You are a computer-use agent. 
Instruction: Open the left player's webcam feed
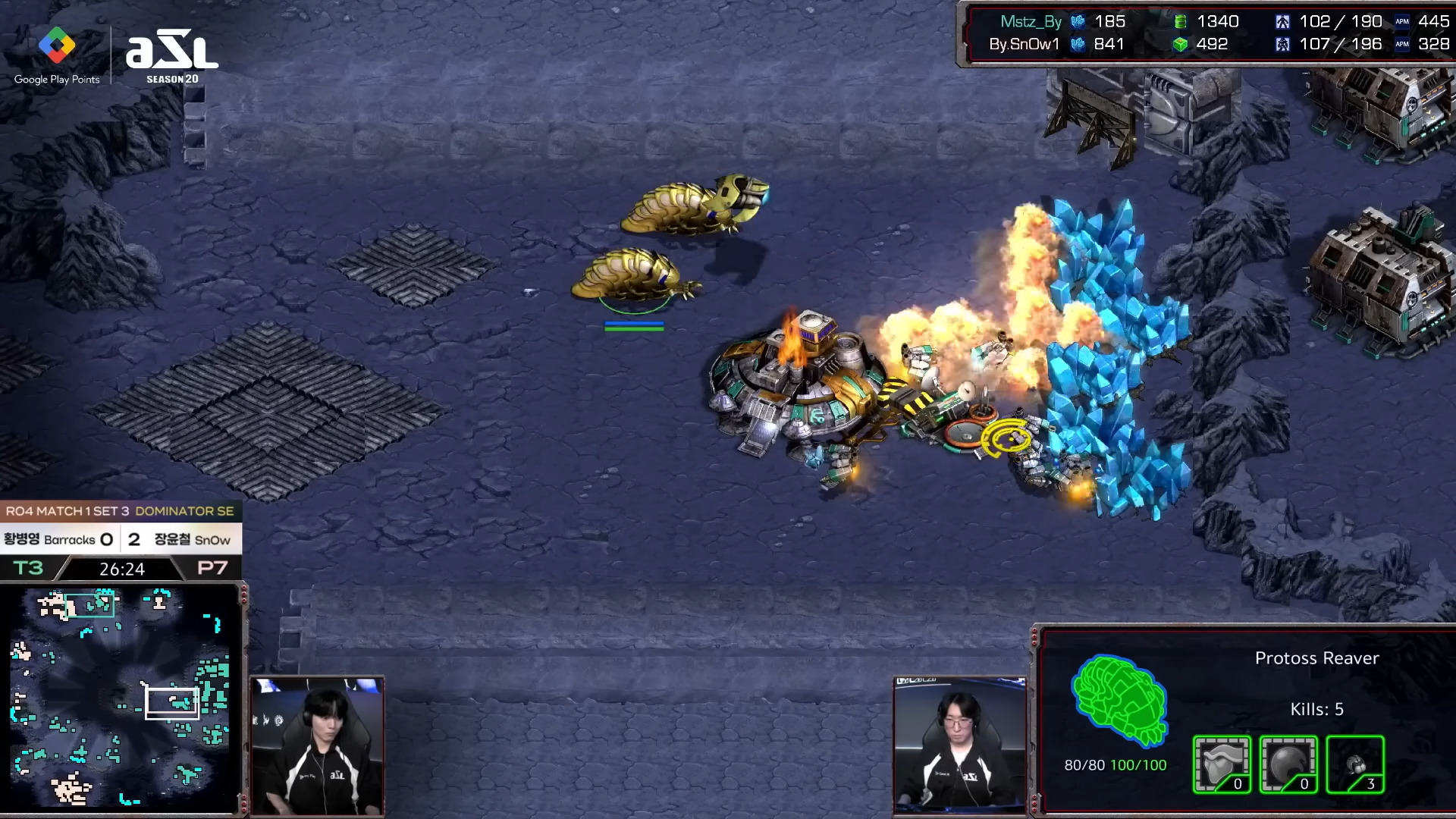coord(317,745)
